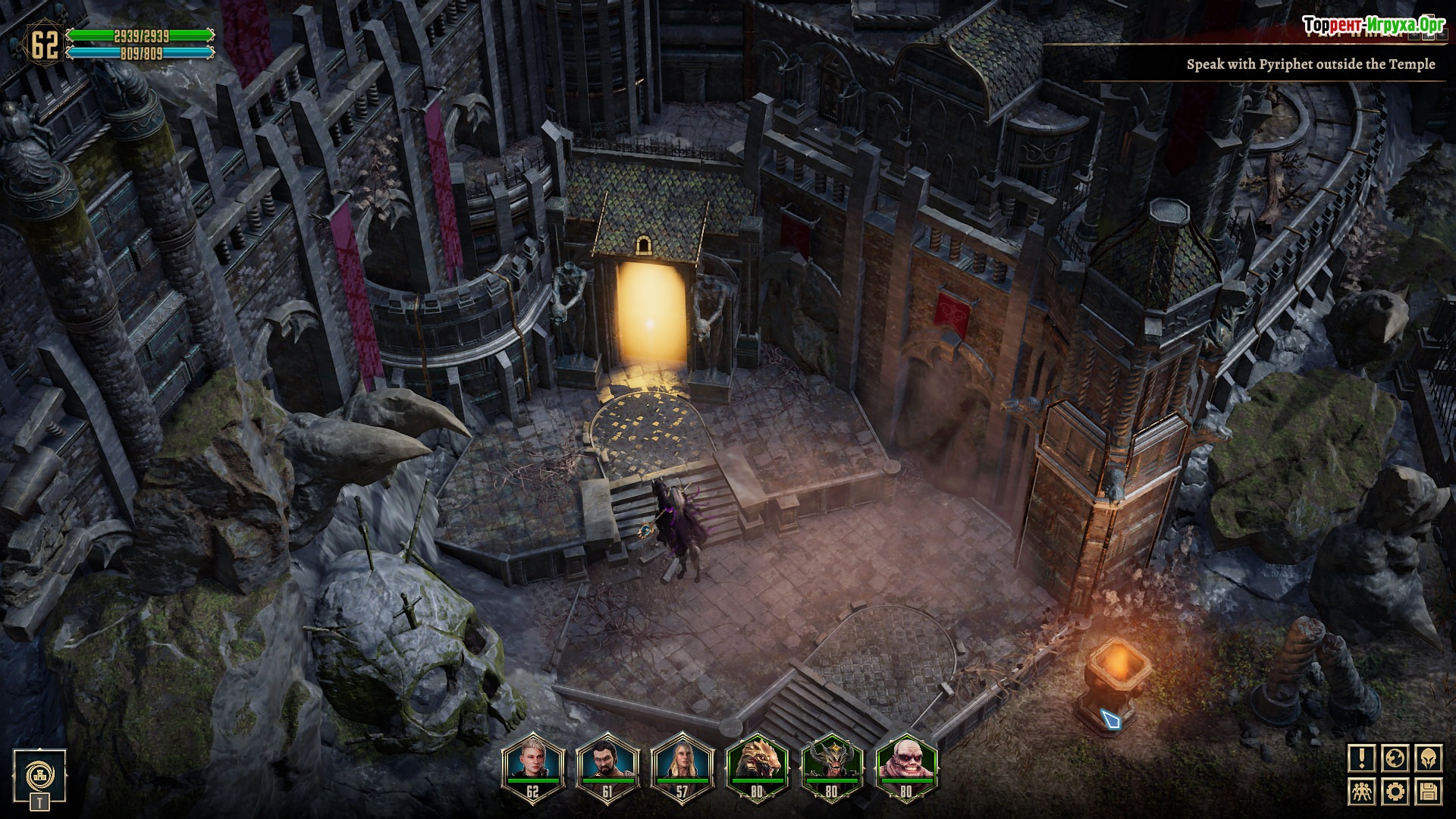Open the settings gear button
Image resolution: width=1456 pixels, height=819 pixels.
pos(1396,792)
